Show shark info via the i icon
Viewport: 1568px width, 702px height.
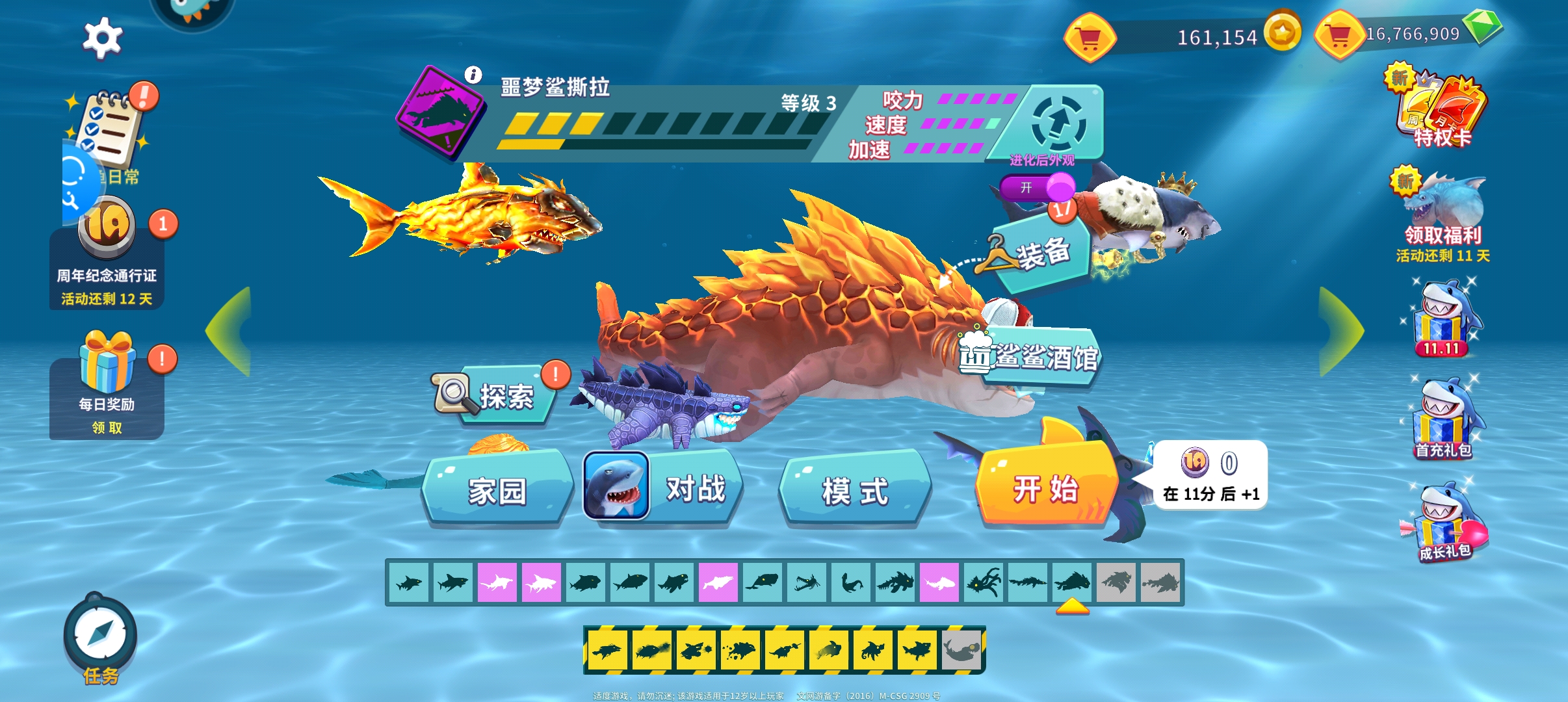pos(473,75)
